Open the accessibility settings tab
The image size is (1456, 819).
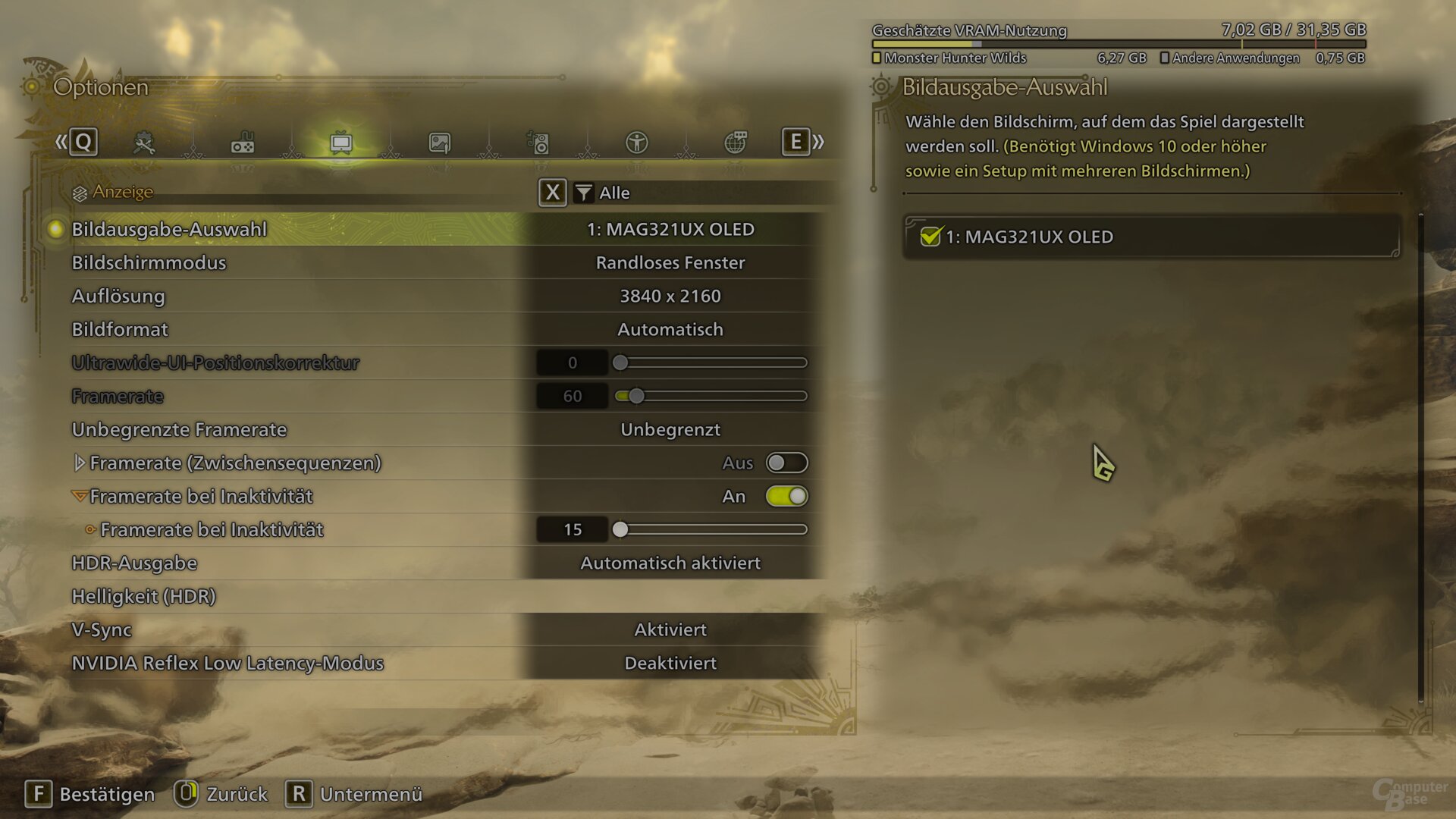click(636, 143)
